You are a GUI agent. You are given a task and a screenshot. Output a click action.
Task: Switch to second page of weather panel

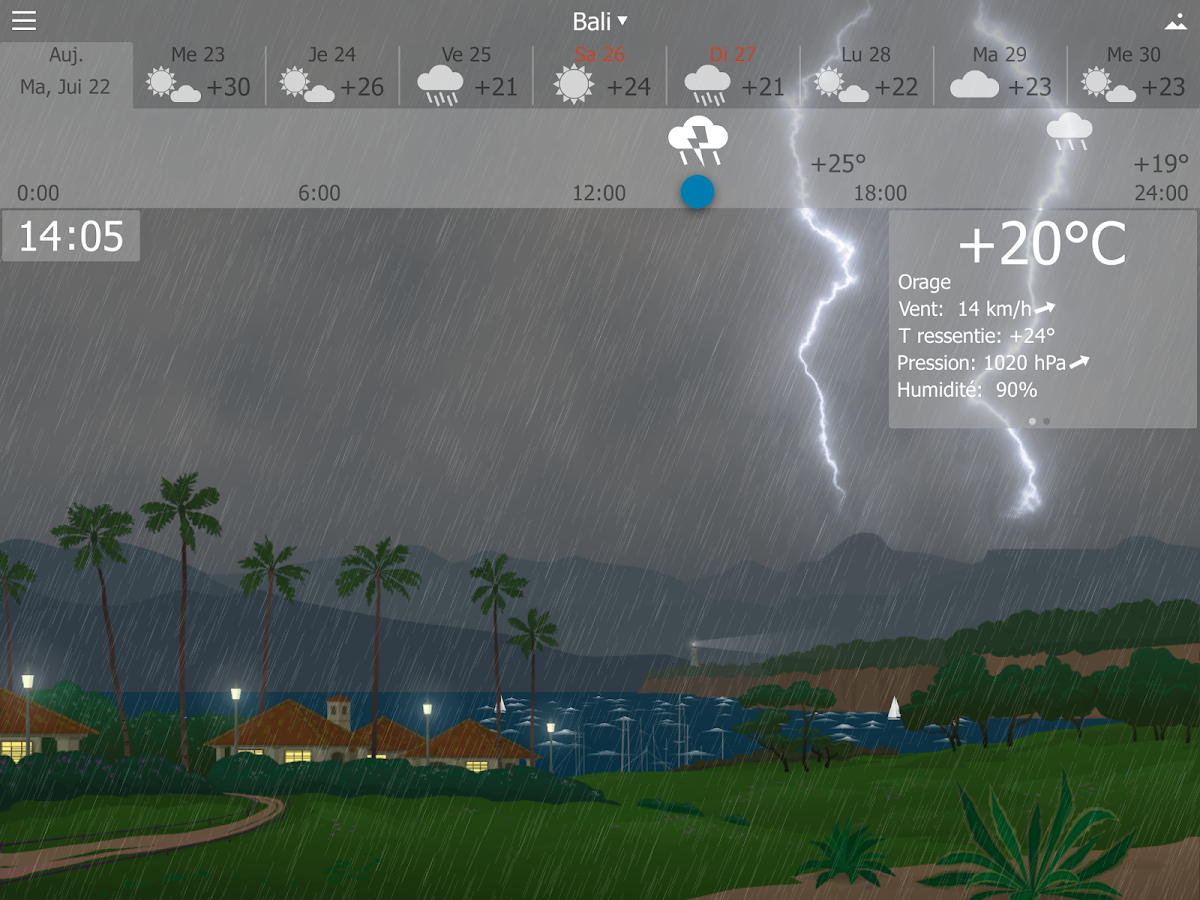point(1047,421)
